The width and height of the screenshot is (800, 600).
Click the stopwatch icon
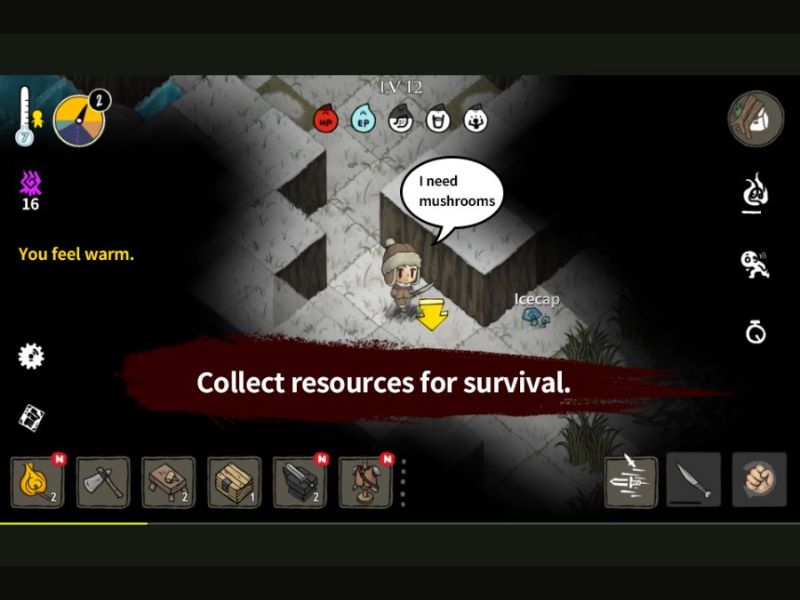pyautogui.click(x=756, y=332)
